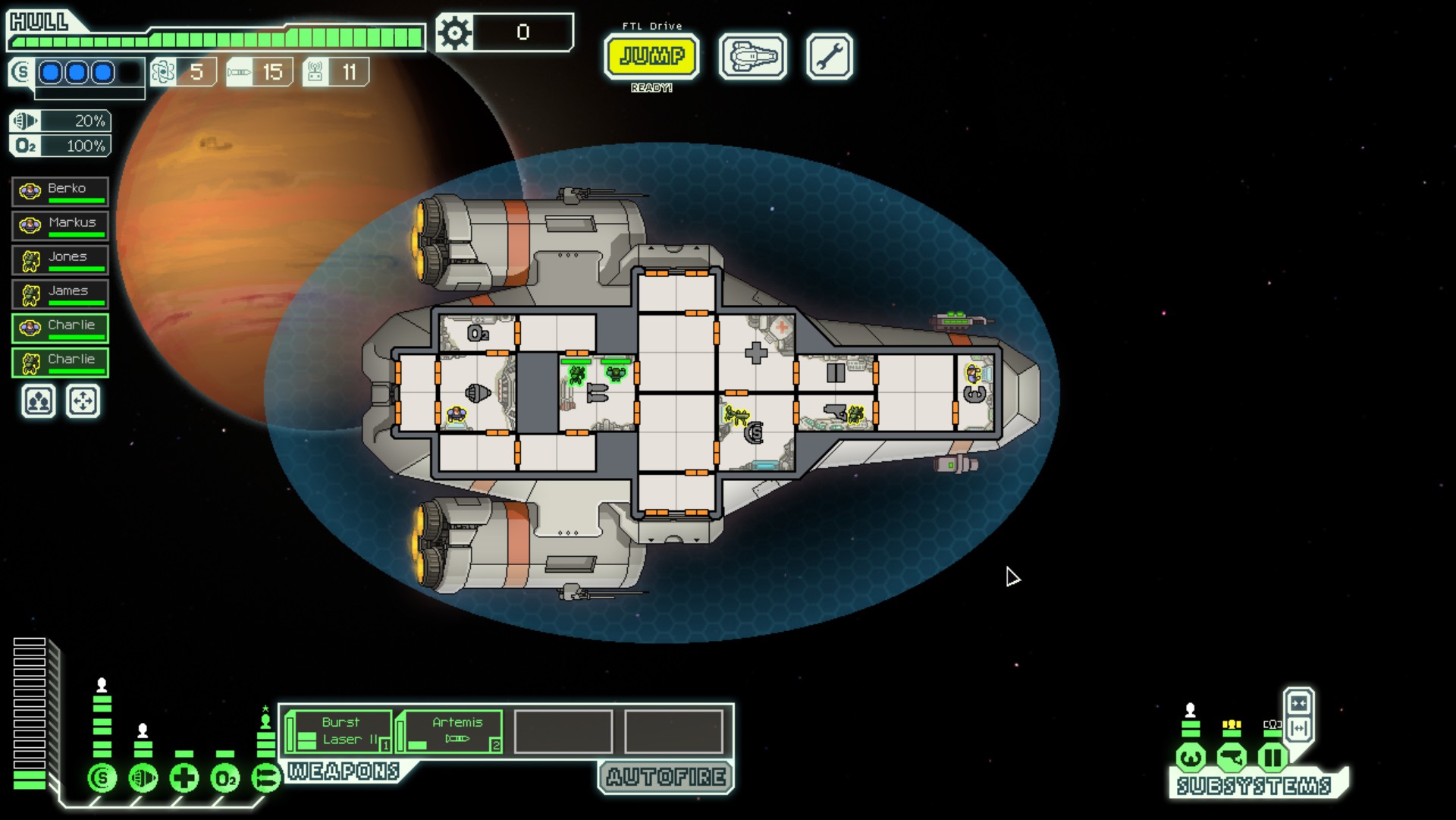This screenshot has width=1456, height=820.
Task: Save current crew positions
Action: tap(39, 401)
